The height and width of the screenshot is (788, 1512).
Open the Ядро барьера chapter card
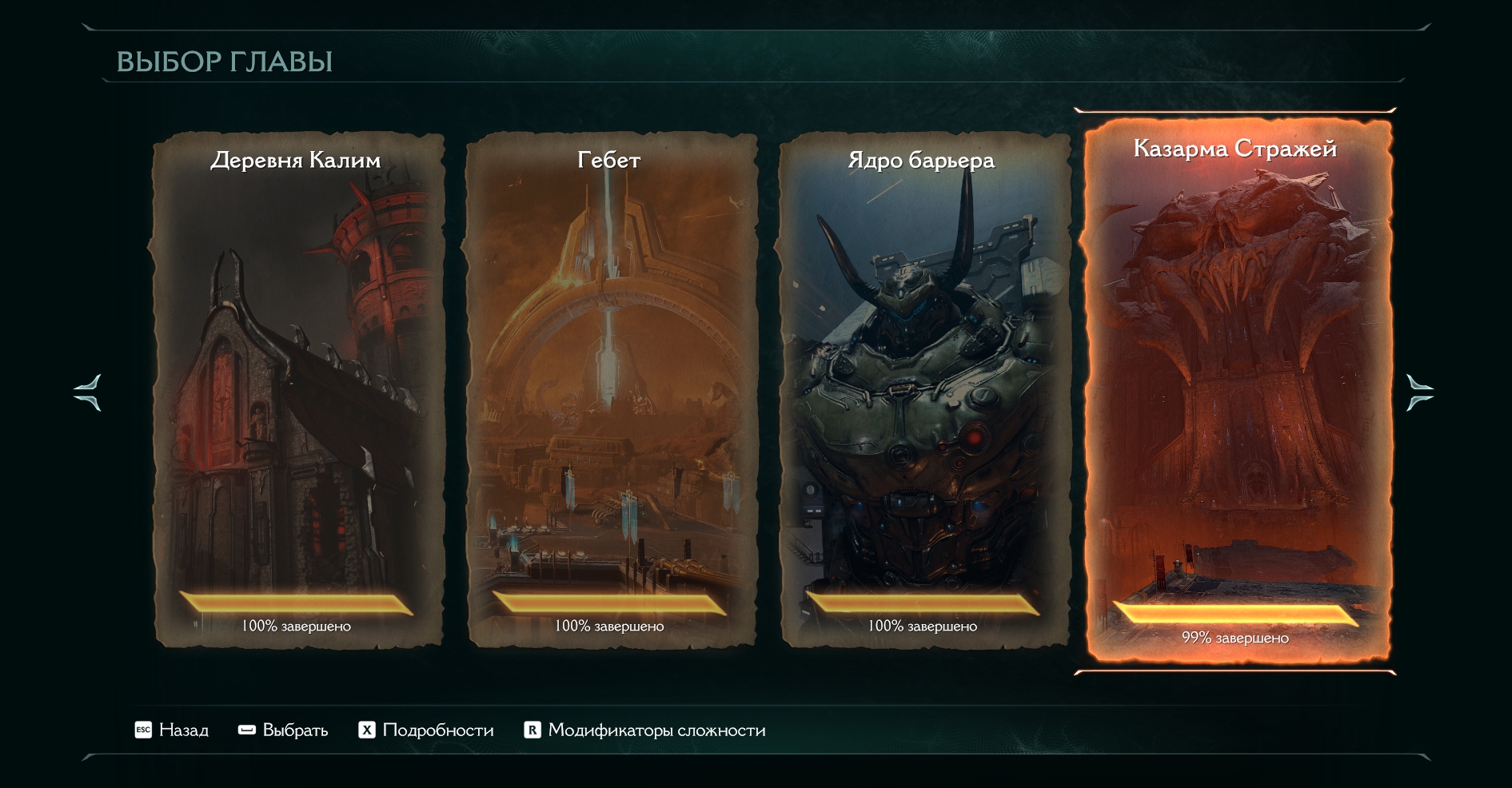tap(924, 390)
